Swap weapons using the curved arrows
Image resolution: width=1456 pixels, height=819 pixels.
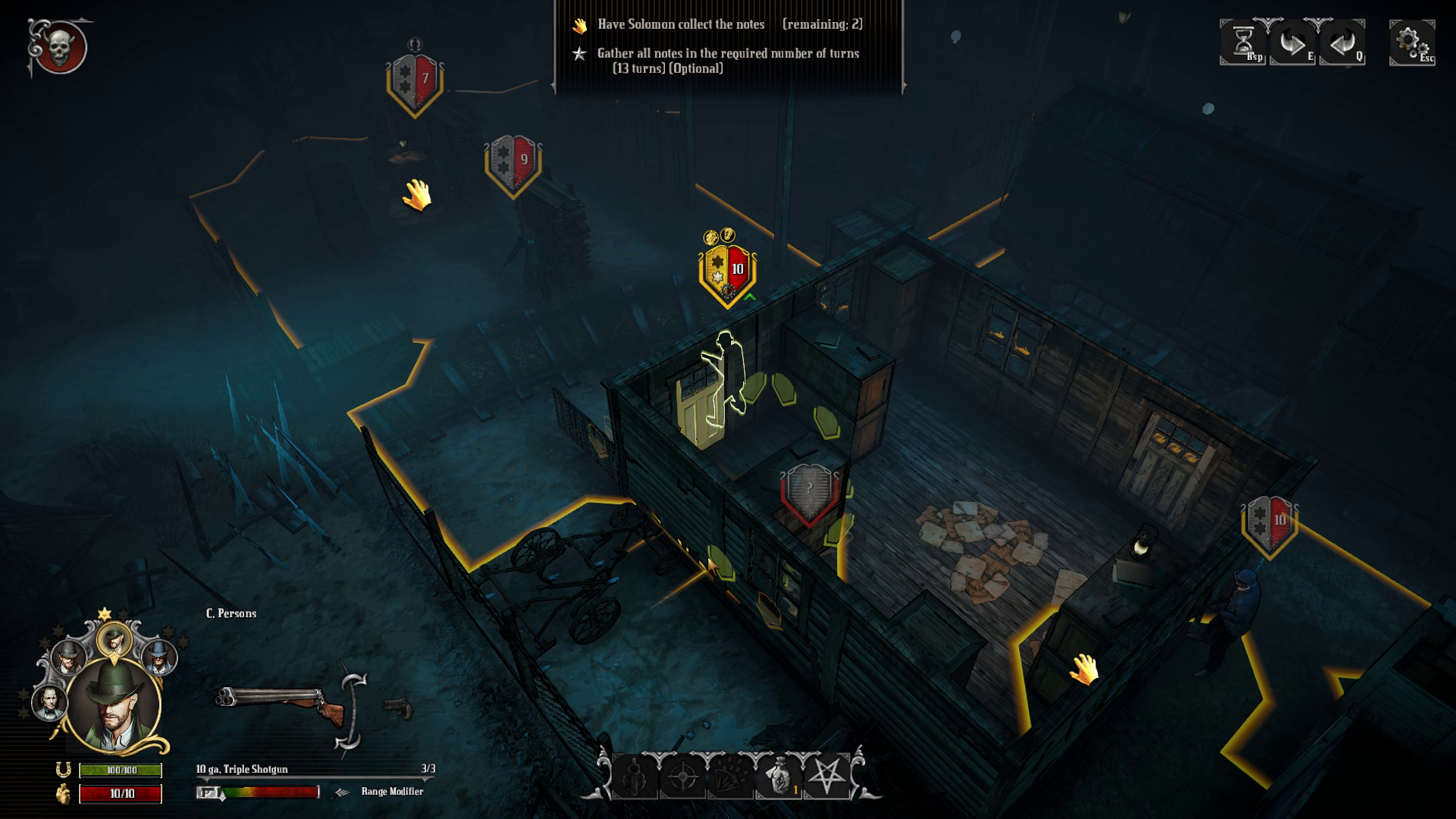click(x=352, y=711)
